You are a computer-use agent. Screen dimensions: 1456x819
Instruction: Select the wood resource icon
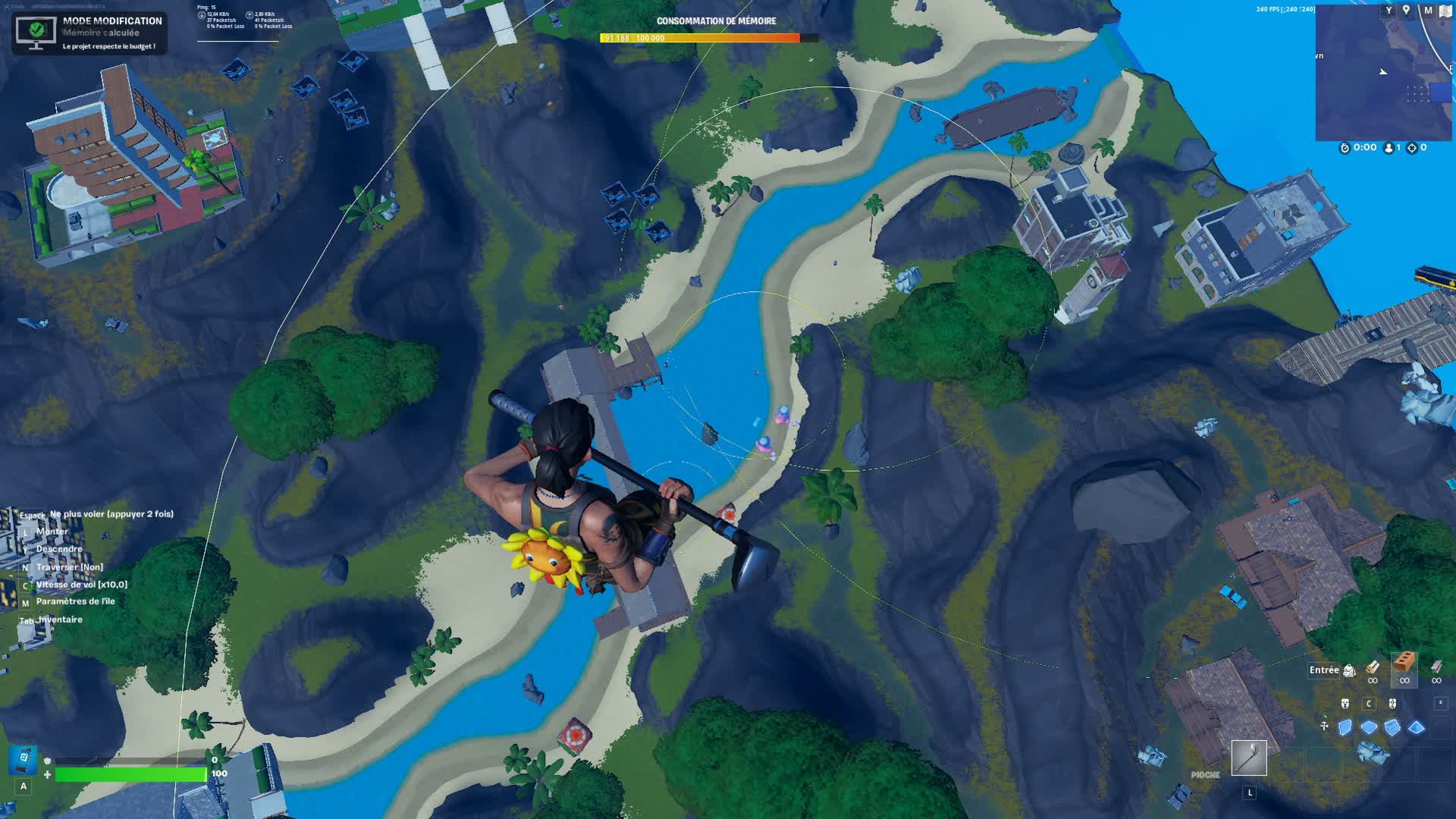point(1373,667)
